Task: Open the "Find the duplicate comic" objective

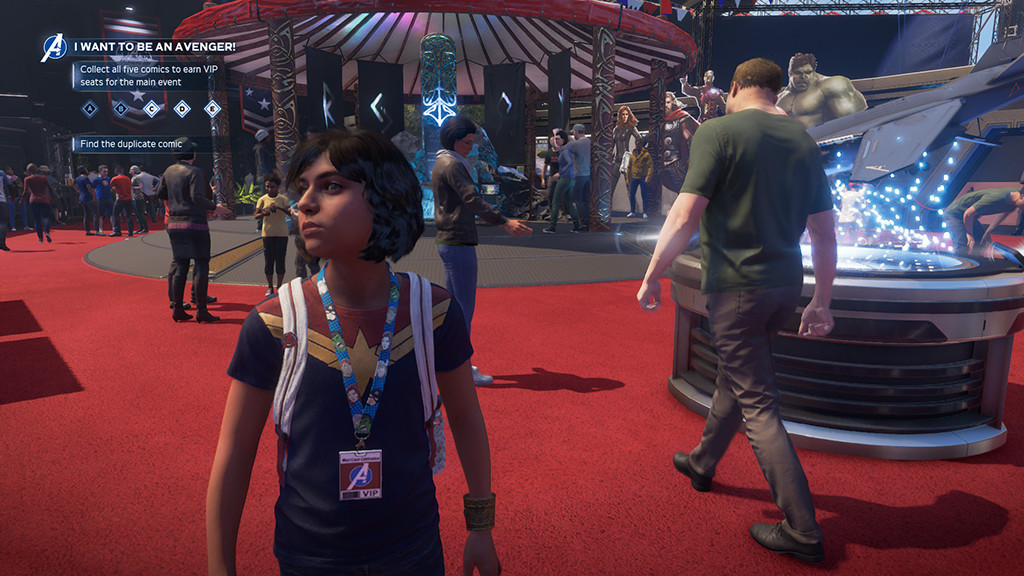Action: pos(132,144)
